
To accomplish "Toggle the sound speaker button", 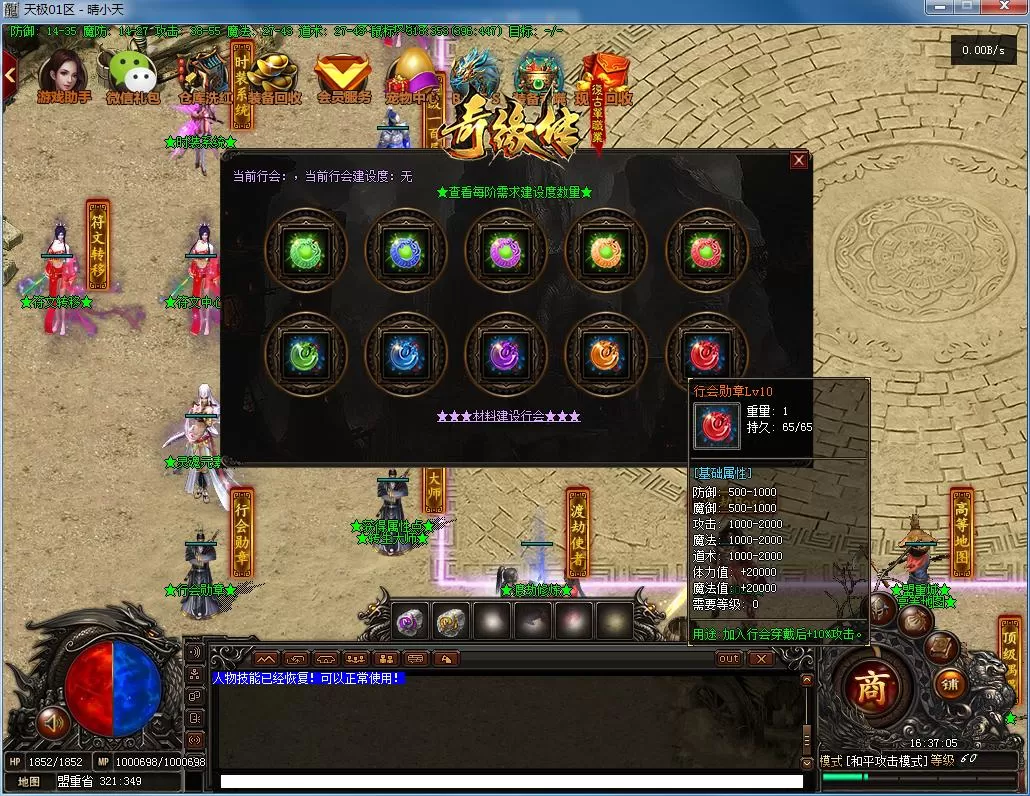I will (52, 722).
